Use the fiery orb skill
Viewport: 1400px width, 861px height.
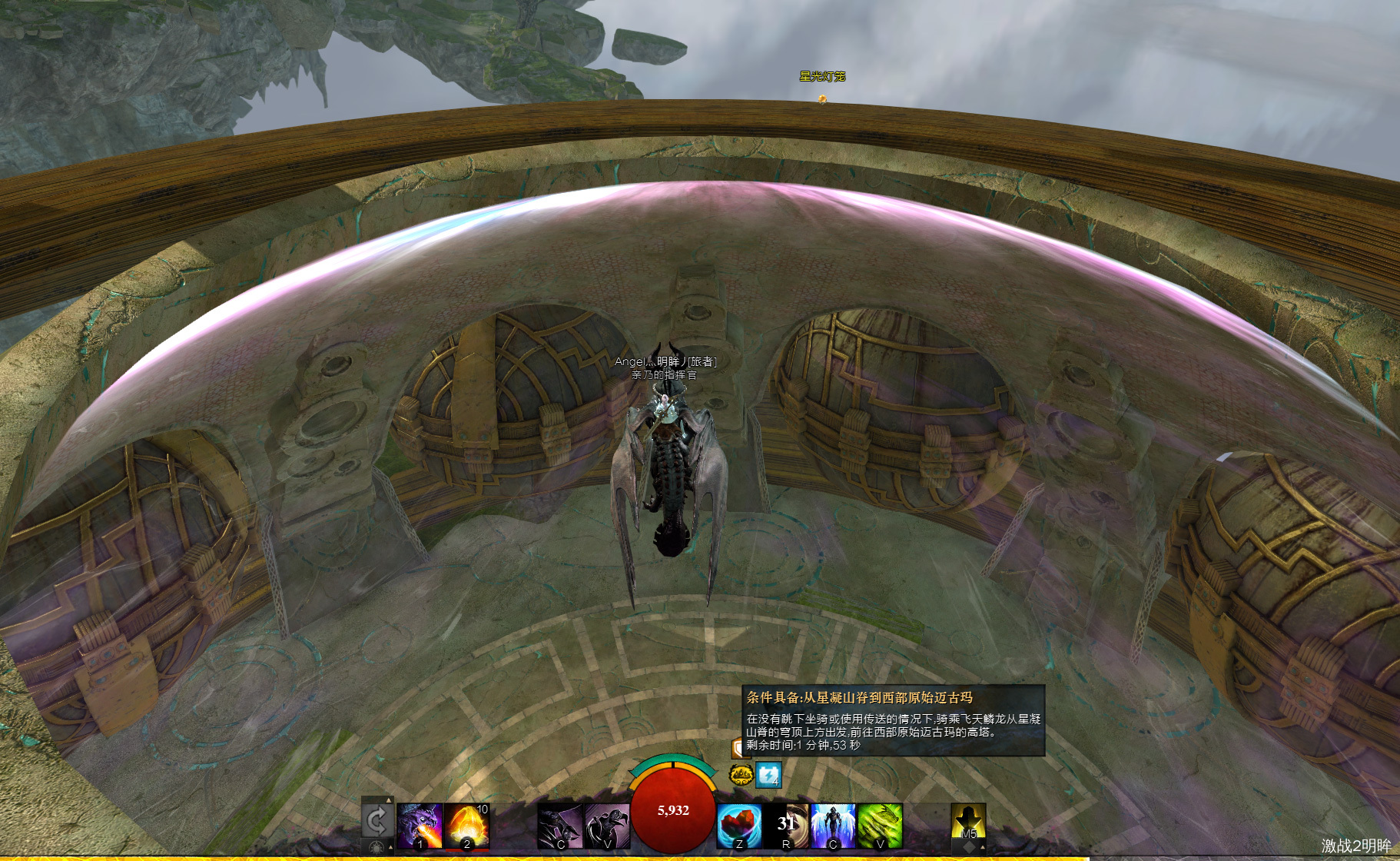tap(466, 826)
